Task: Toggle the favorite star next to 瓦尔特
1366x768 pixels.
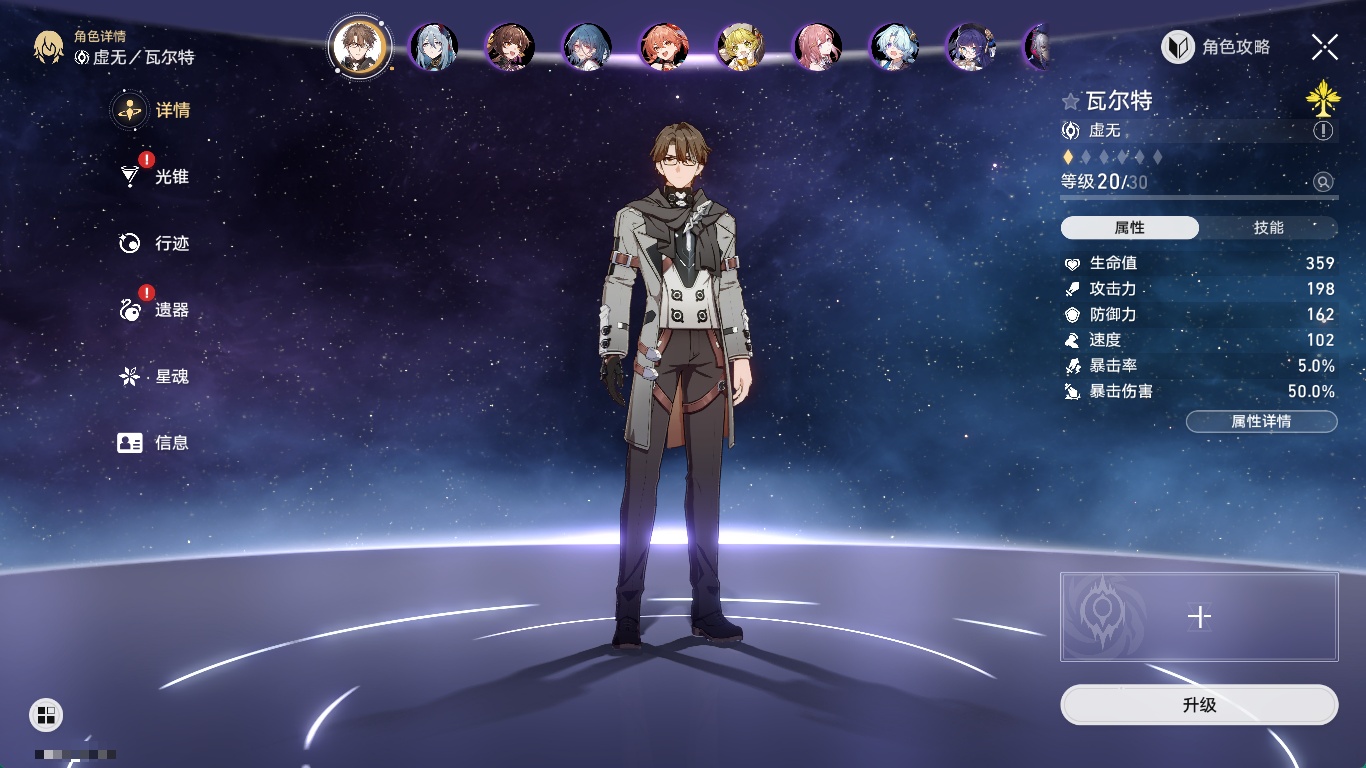Action: [x=1071, y=102]
